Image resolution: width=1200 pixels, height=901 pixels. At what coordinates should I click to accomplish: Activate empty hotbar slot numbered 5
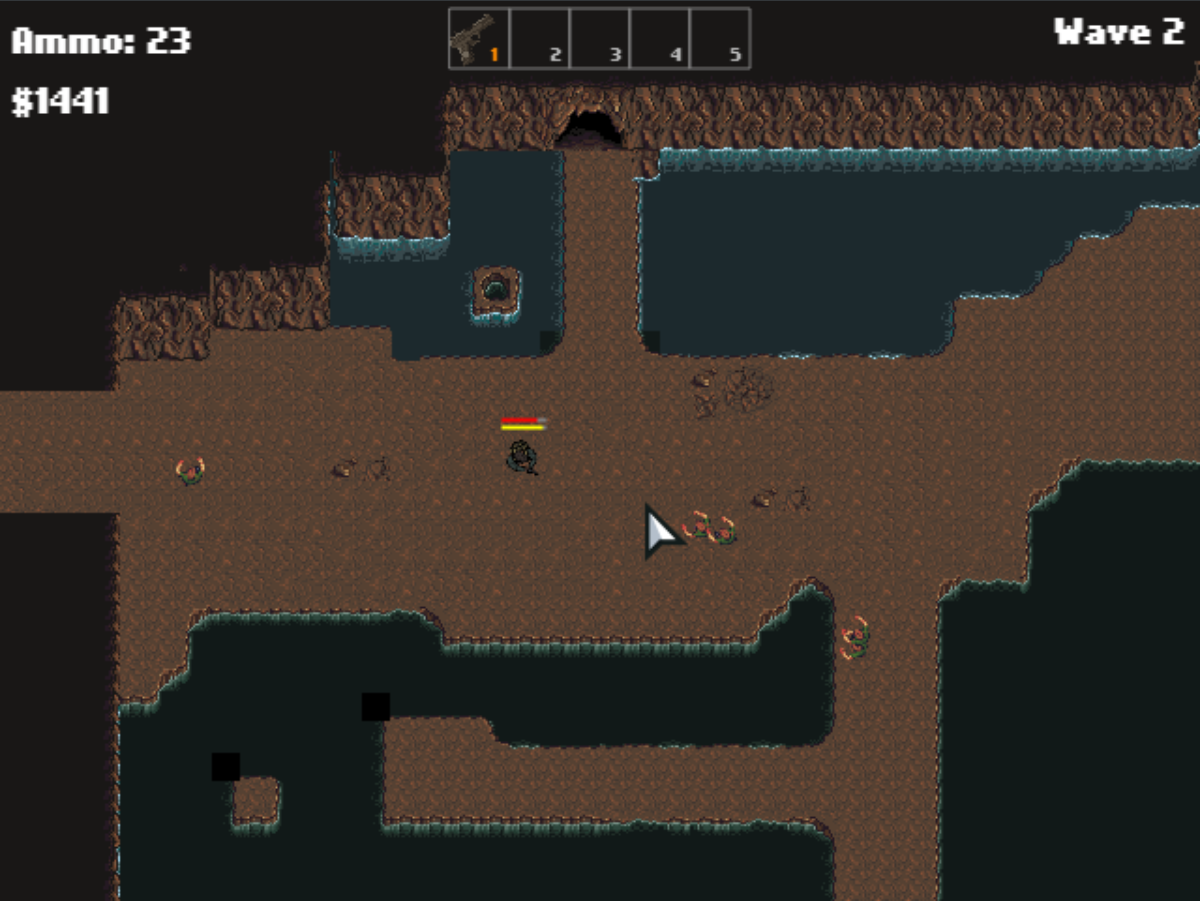click(720, 39)
